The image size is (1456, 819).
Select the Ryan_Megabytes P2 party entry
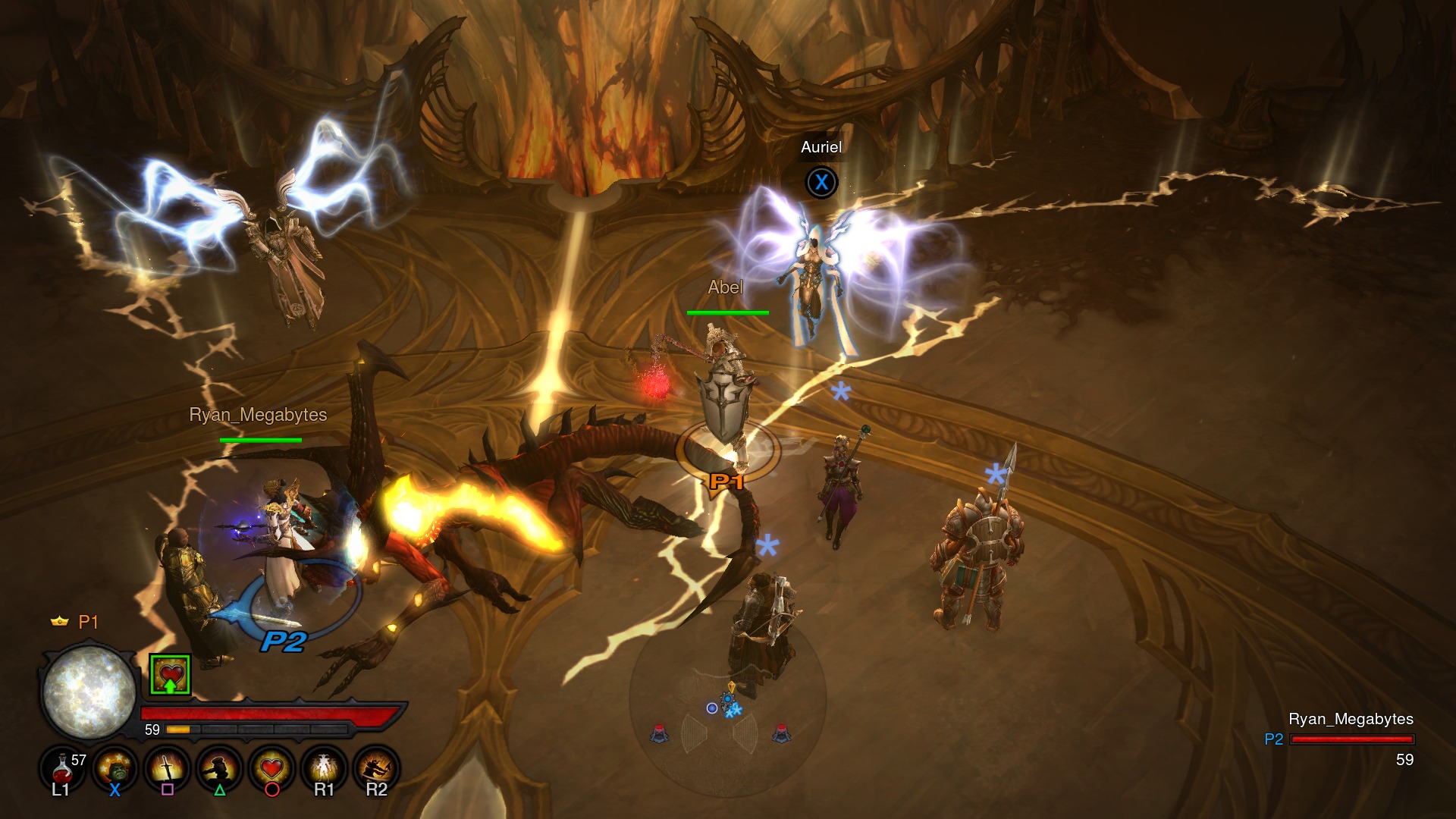tap(1350, 738)
